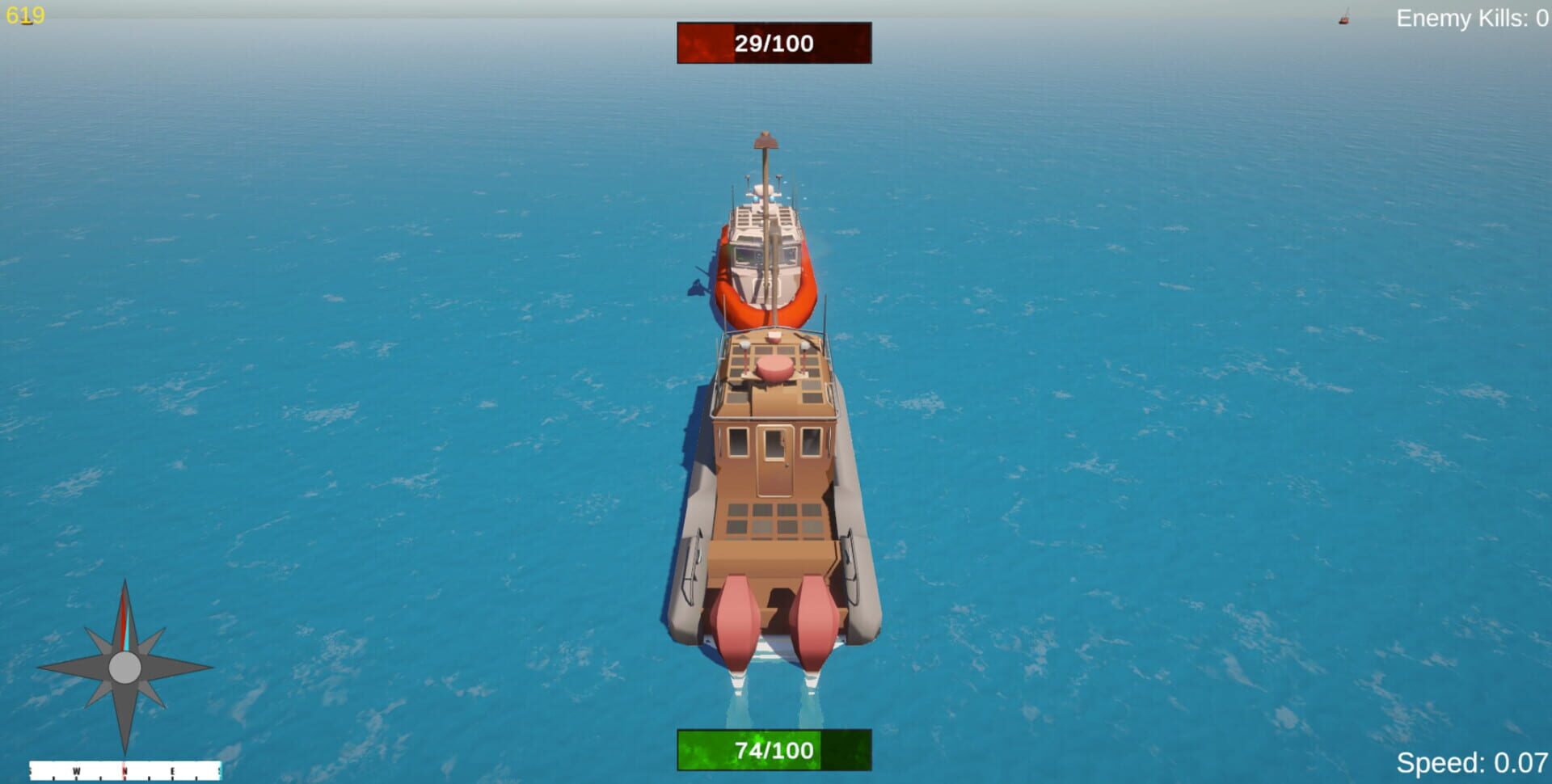This screenshot has width=1552, height=784.
Task: Click the W marker on the compass strip
Action: coord(77,770)
